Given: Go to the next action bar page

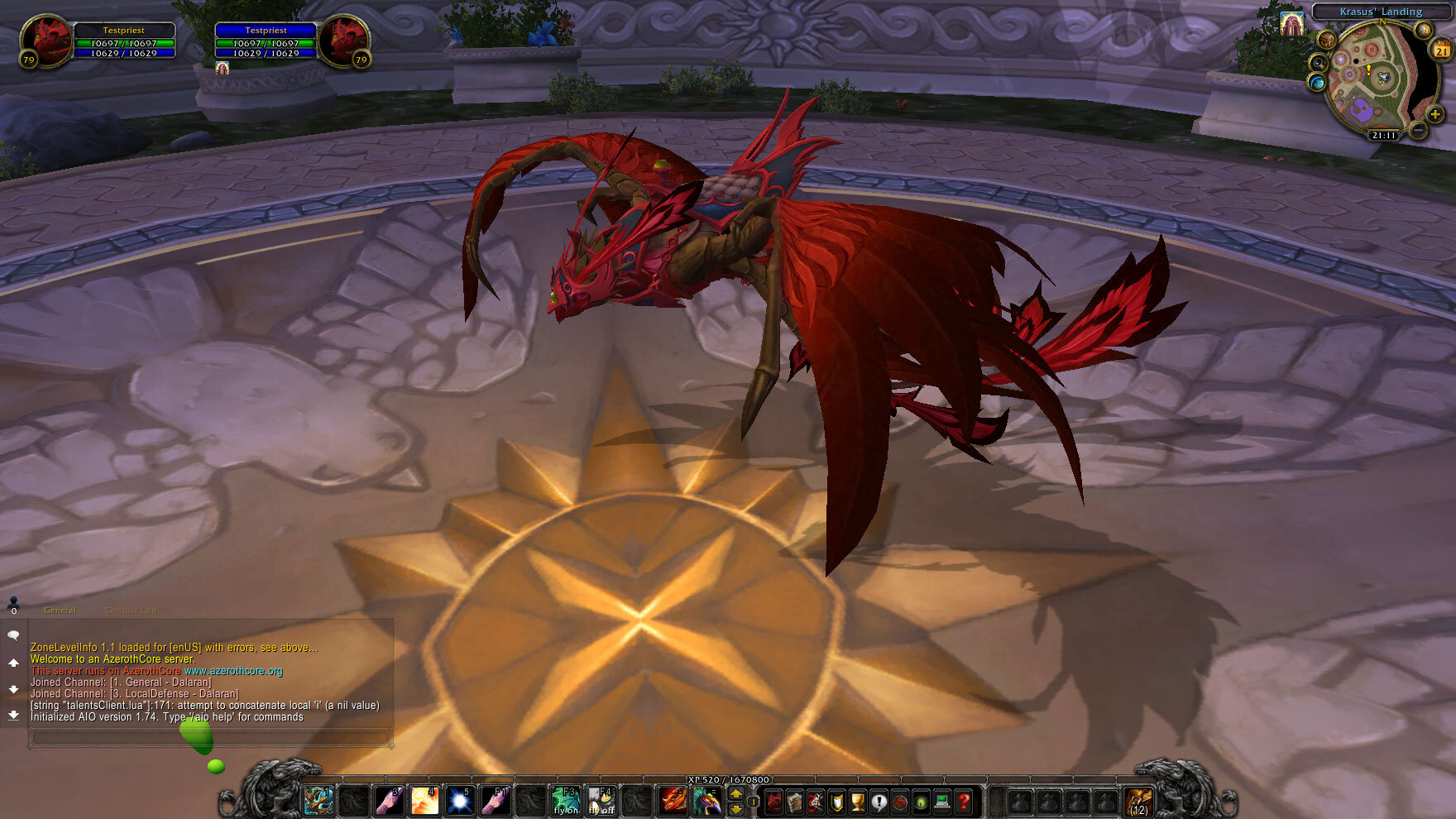Looking at the screenshot, I should pyautogui.click(x=735, y=794).
